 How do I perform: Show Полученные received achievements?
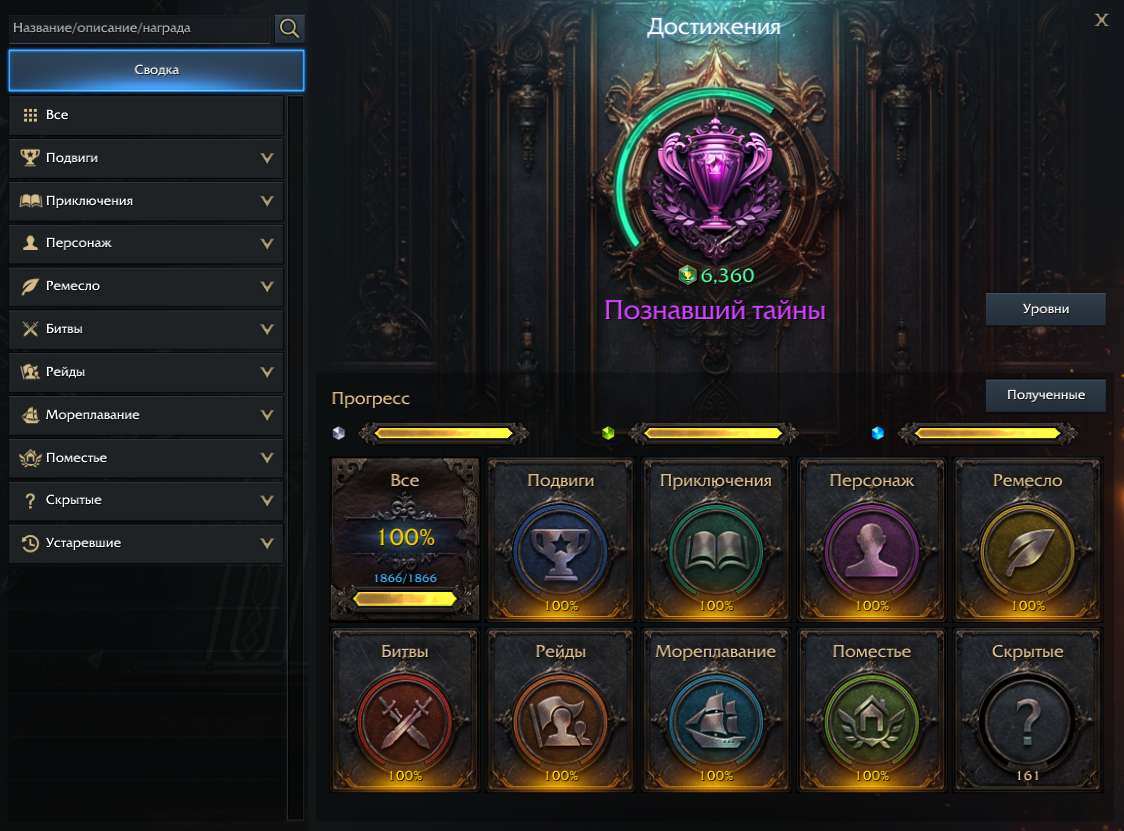pyautogui.click(x=1045, y=395)
